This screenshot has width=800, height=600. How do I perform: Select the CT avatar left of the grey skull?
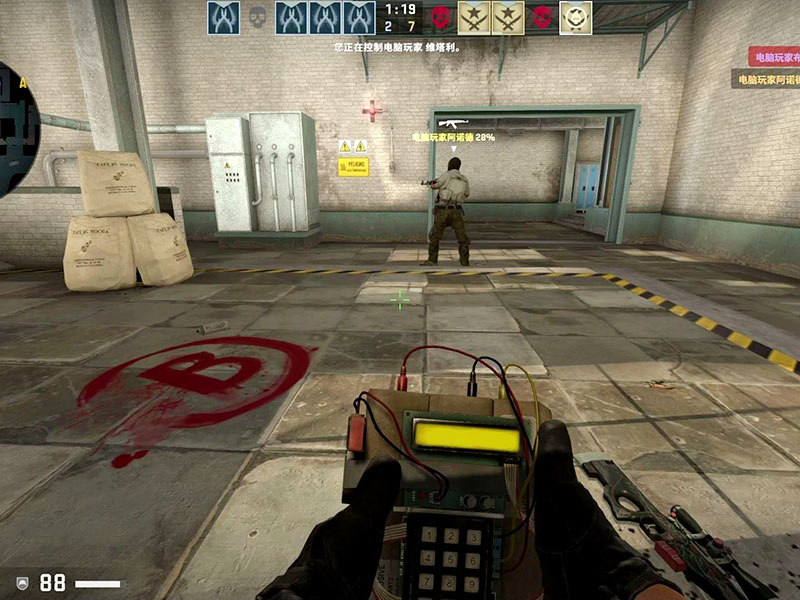click(223, 18)
